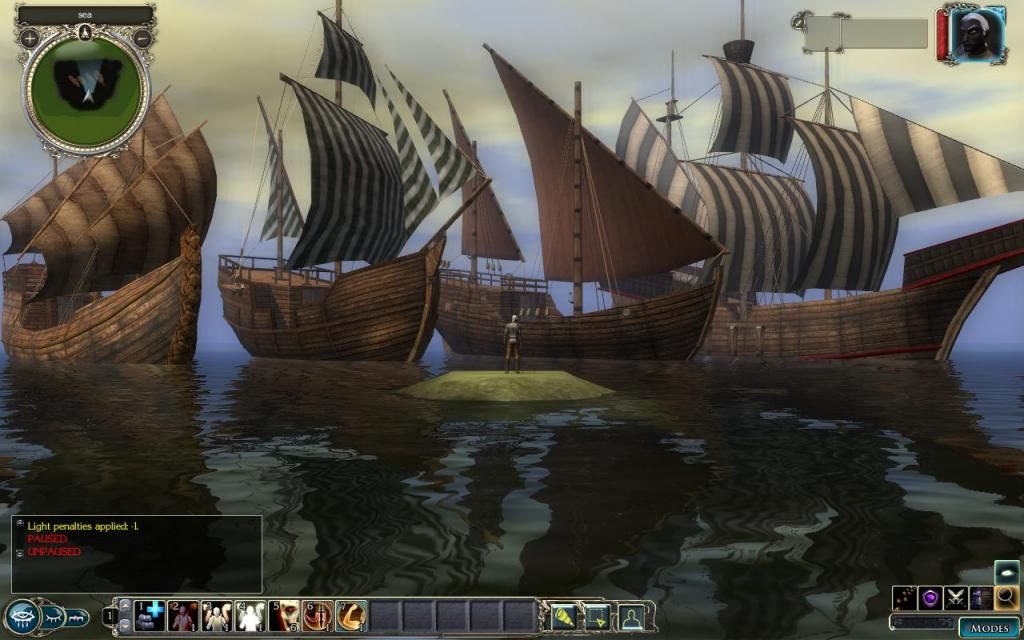Image resolution: width=1024 pixels, height=640 pixels.
Task: Zoom out the minimap with minus button
Action: coord(142,38)
